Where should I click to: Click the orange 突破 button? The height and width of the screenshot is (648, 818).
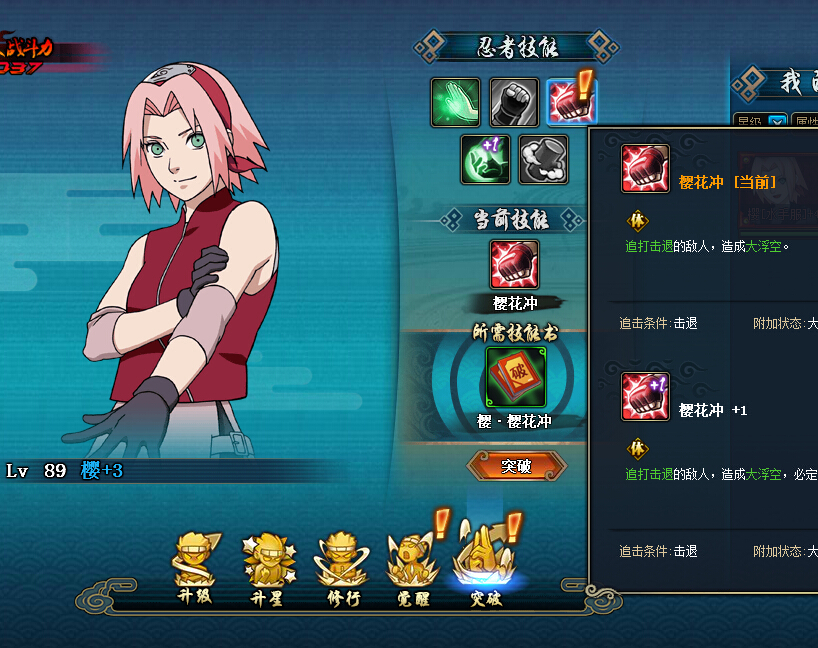pos(516,466)
